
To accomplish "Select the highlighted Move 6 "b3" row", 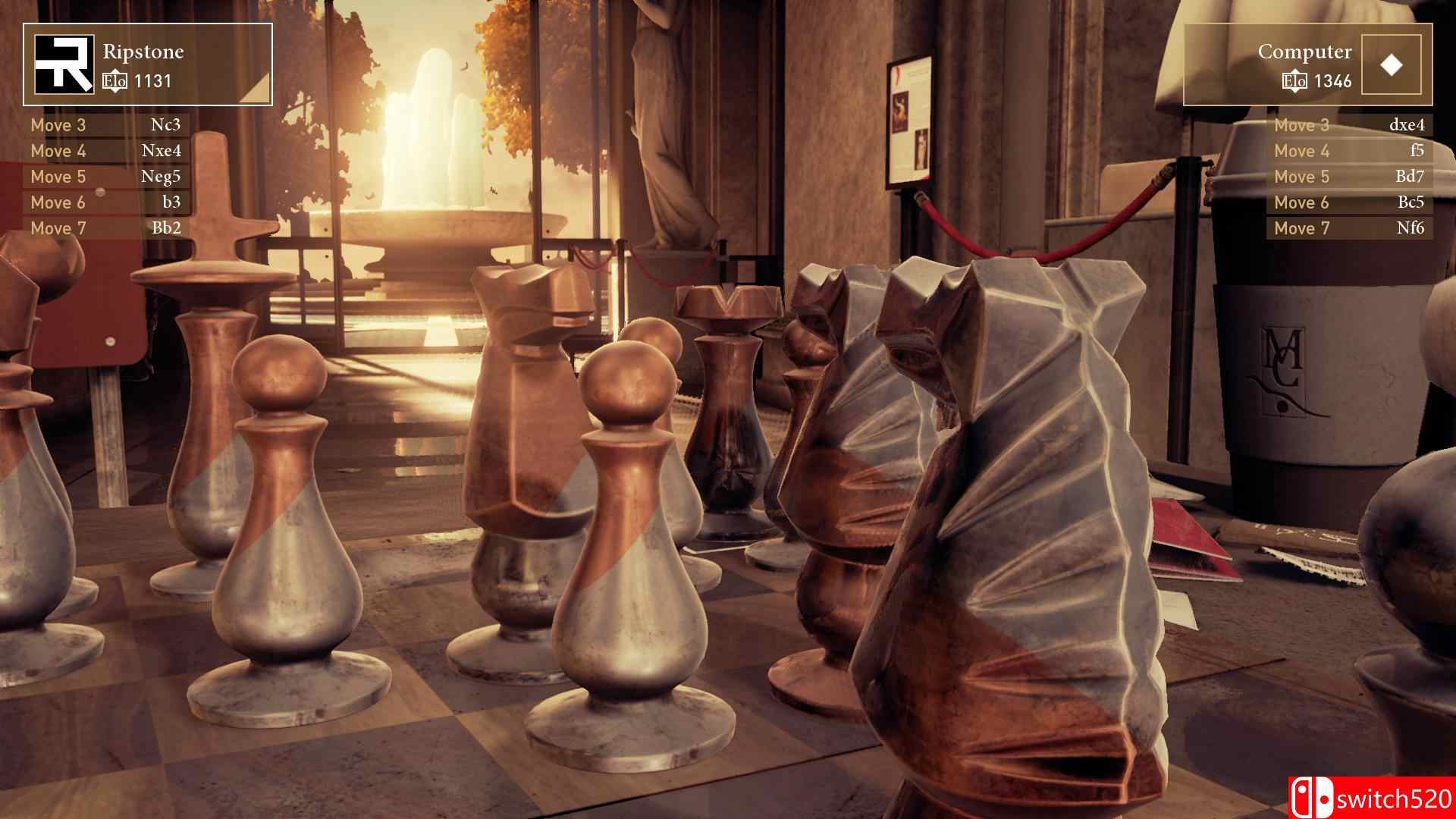I will pos(106,202).
